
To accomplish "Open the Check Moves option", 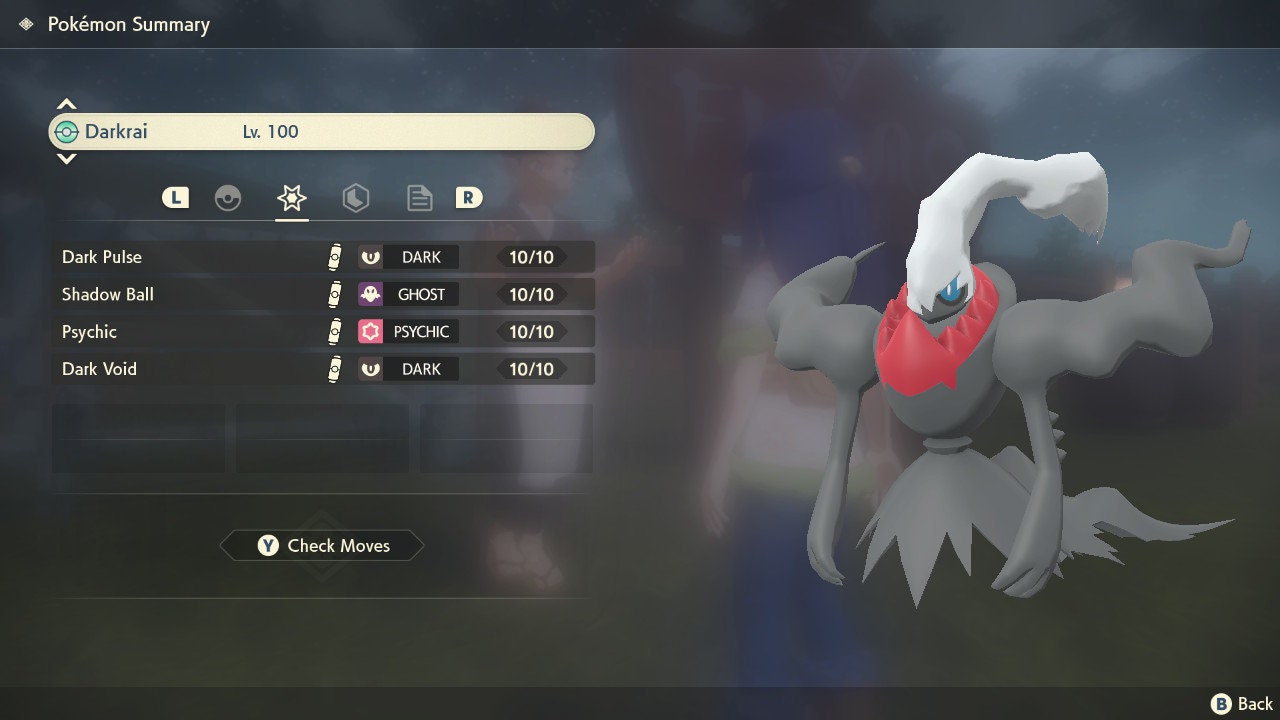I will click(x=322, y=546).
